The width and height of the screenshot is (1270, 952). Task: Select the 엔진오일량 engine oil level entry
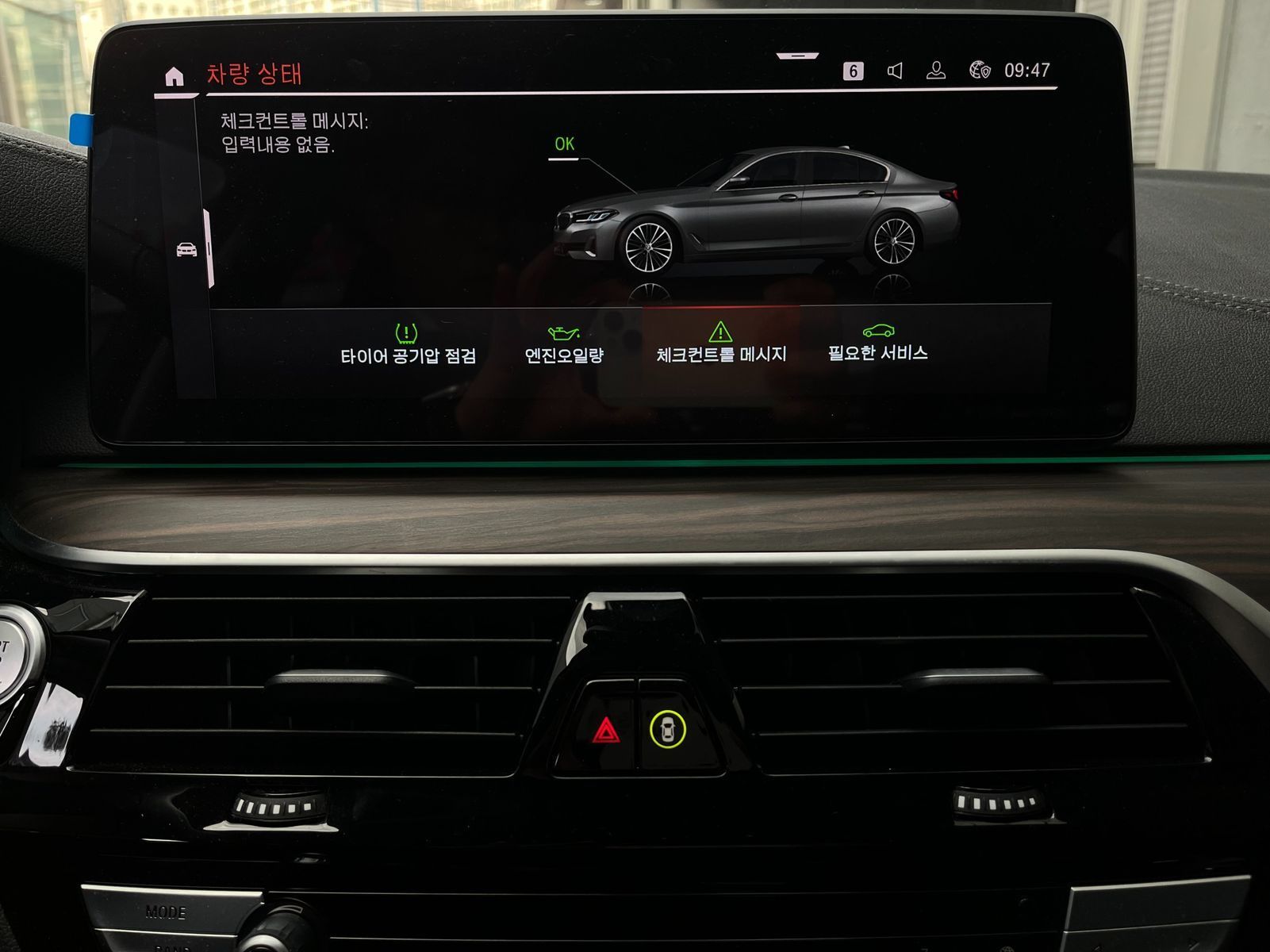pyautogui.click(x=564, y=344)
